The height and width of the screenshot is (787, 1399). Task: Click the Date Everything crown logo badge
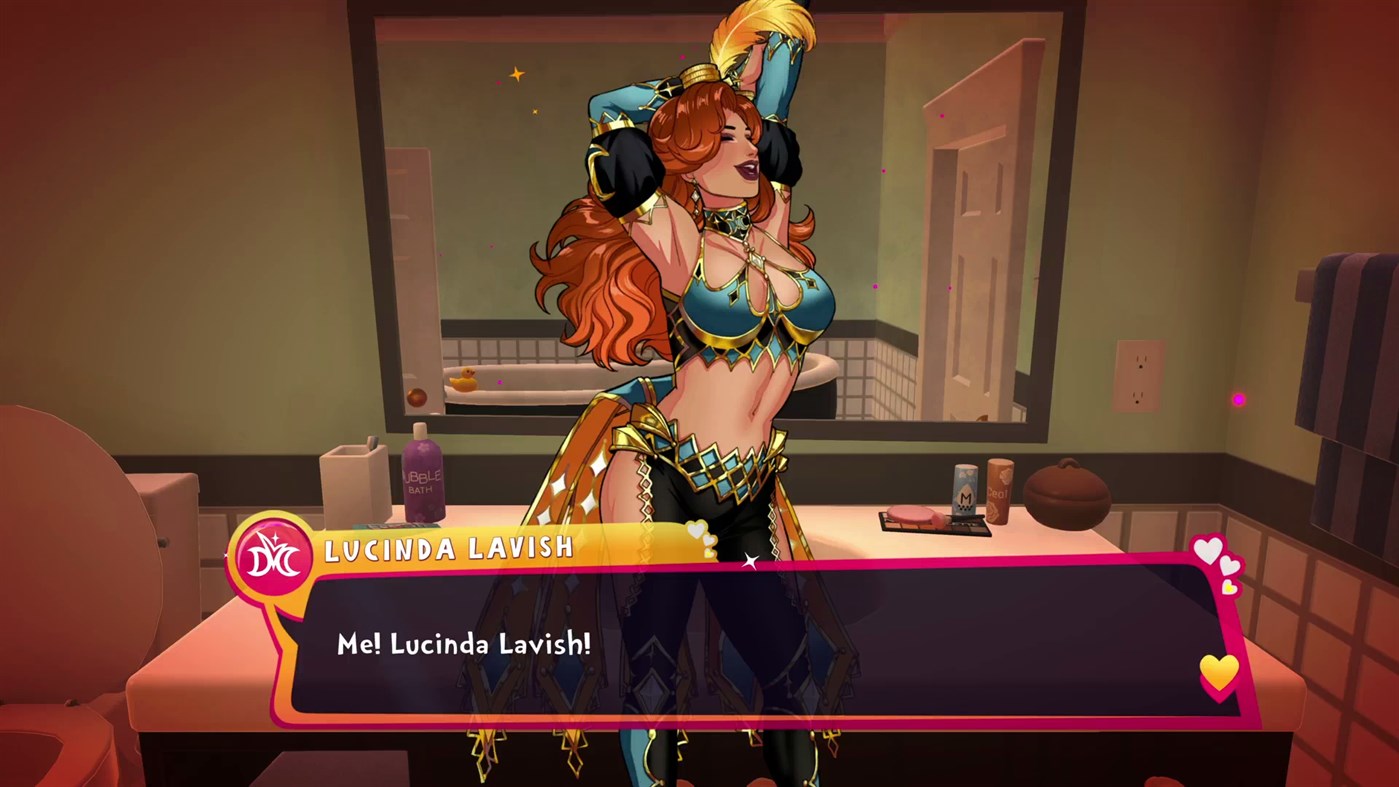[270, 549]
